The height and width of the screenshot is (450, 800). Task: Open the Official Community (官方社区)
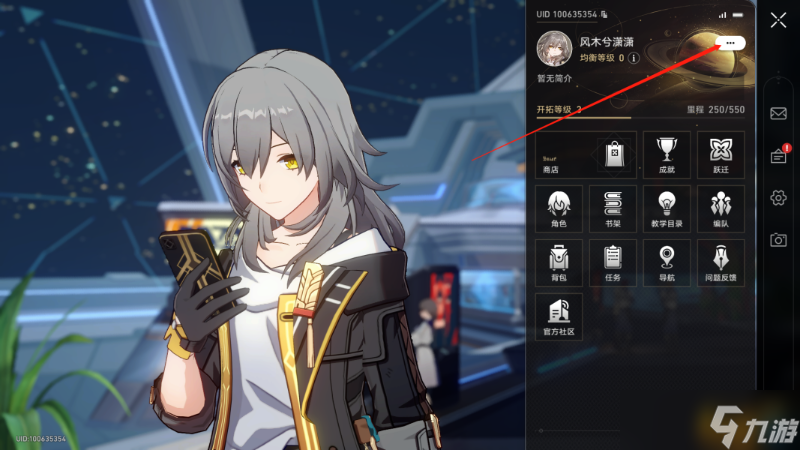559,315
